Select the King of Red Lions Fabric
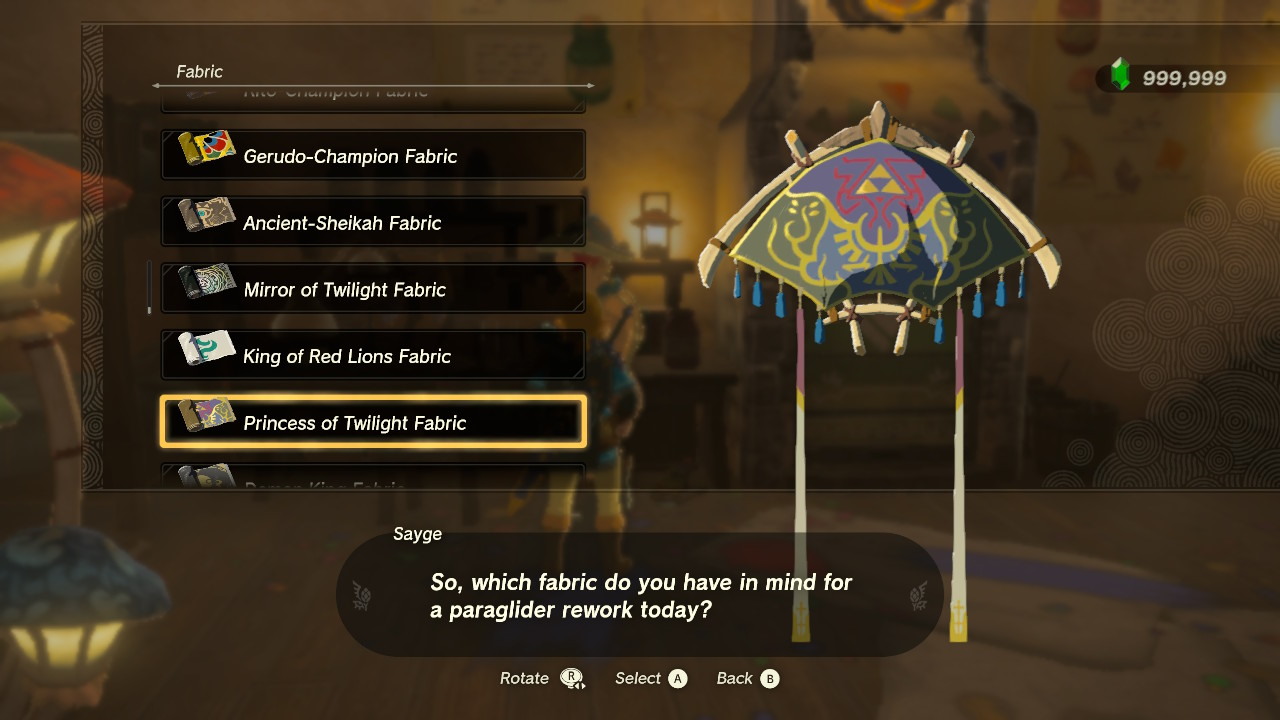 pyautogui.click(x=373, y=356)
